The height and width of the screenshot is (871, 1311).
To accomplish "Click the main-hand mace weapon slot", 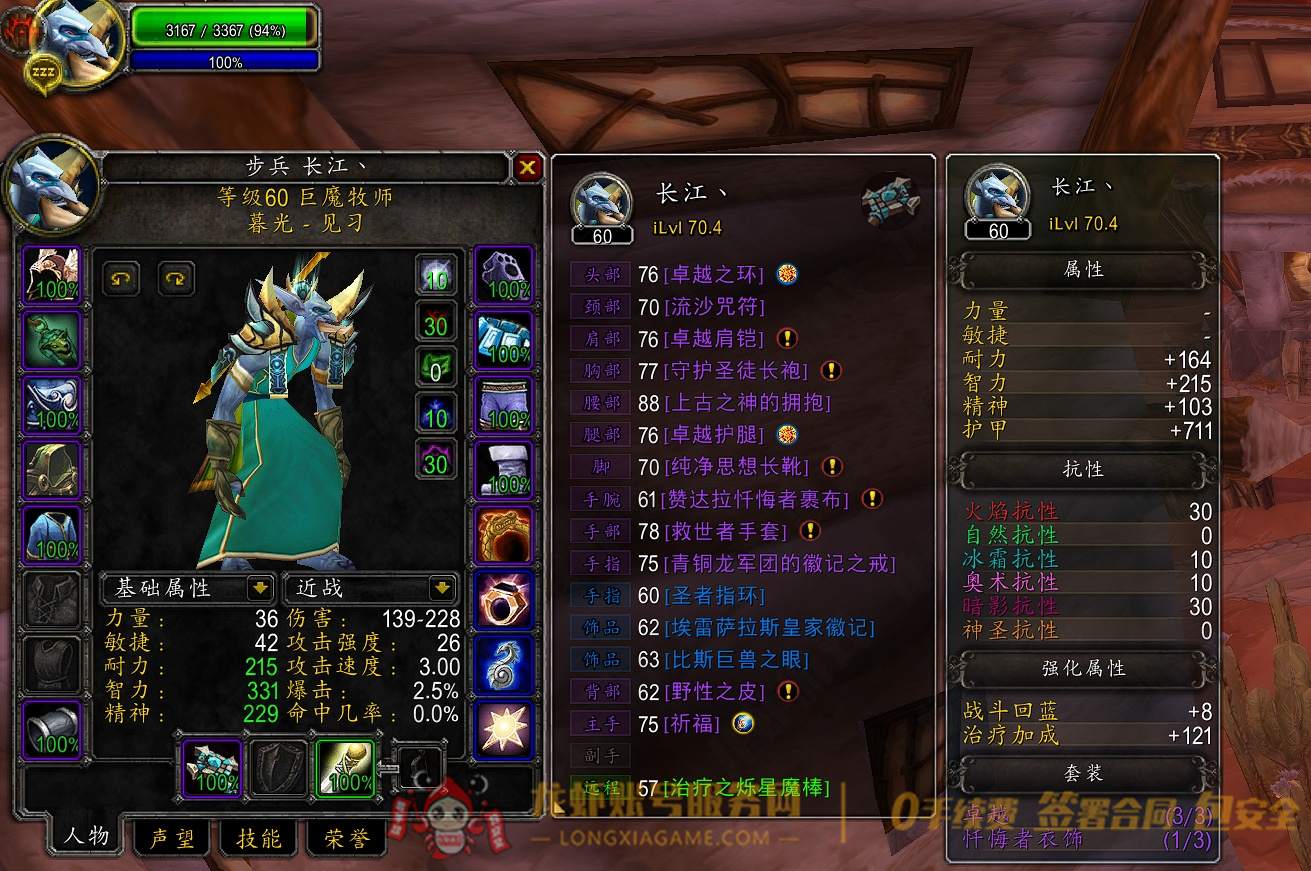I will point(212,768).
